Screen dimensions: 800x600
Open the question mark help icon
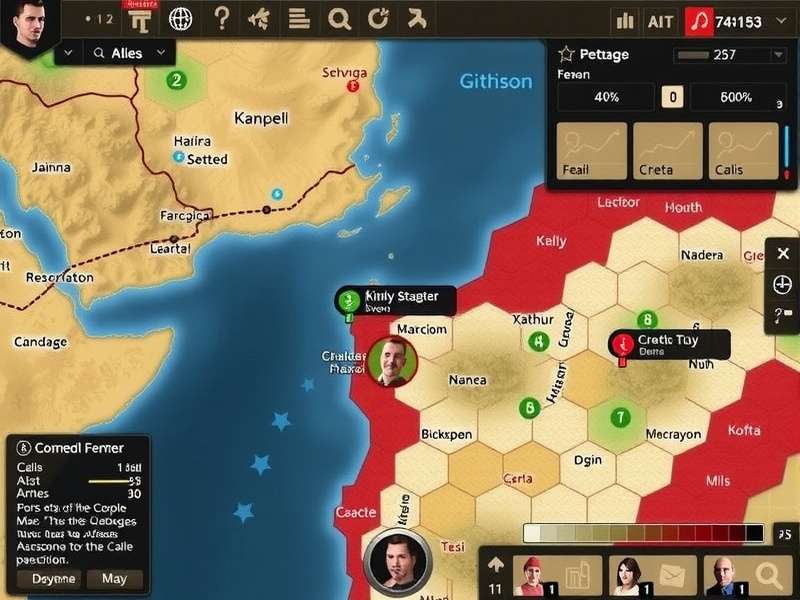tap(222, 18)
